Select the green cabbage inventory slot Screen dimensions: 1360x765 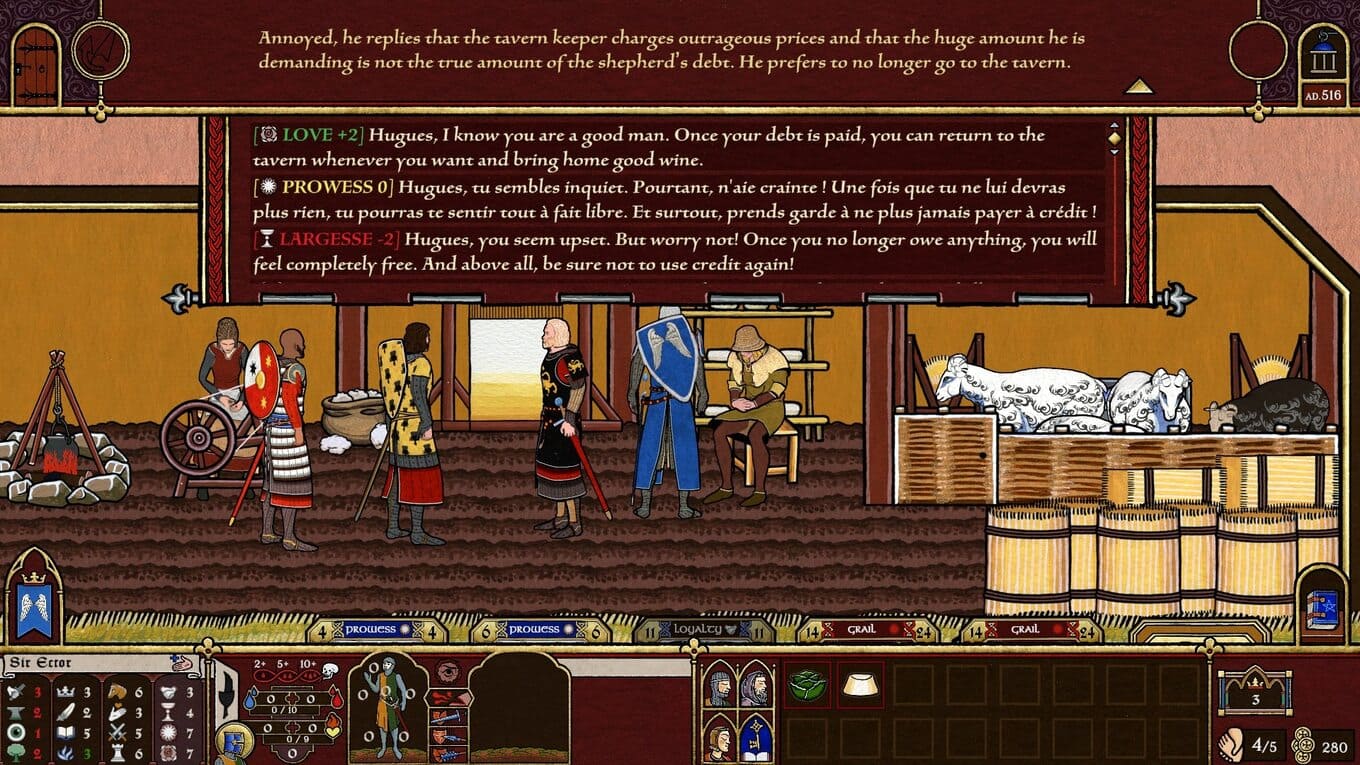[806, 684]
